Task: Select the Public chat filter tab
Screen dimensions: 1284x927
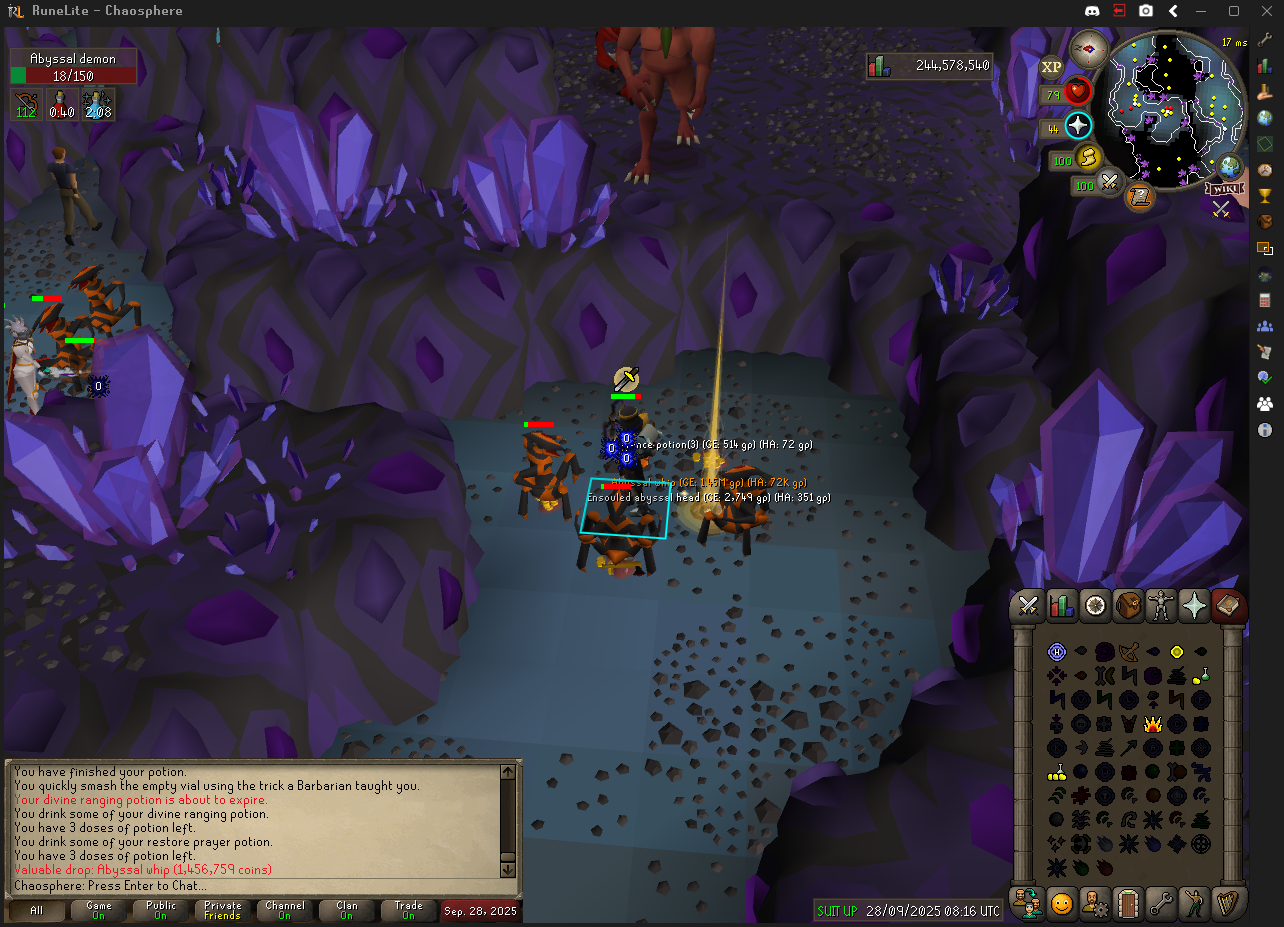Action: (160, 910)
